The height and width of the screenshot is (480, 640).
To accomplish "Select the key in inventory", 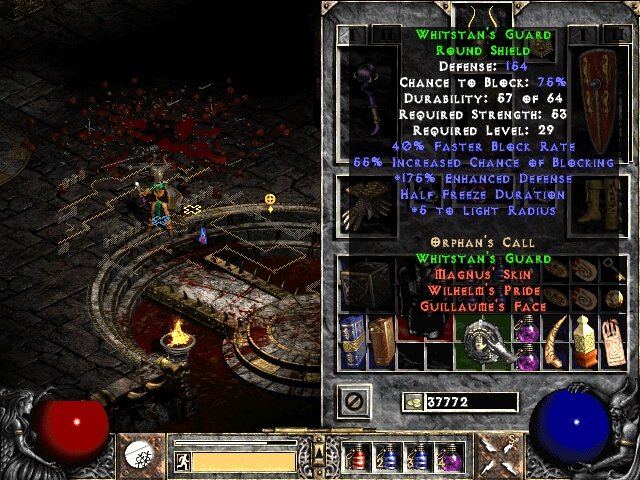I will point(613,270).
